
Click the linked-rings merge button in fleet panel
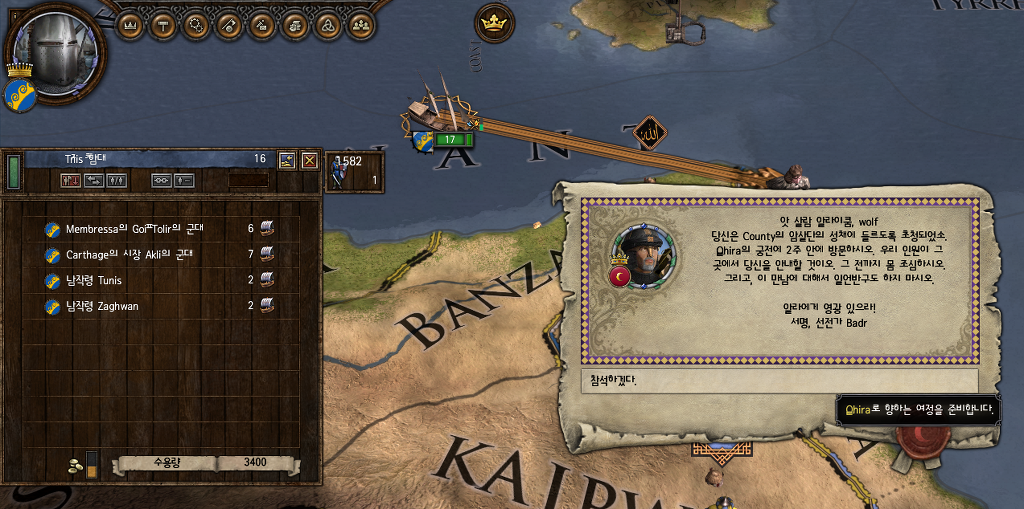160,181
